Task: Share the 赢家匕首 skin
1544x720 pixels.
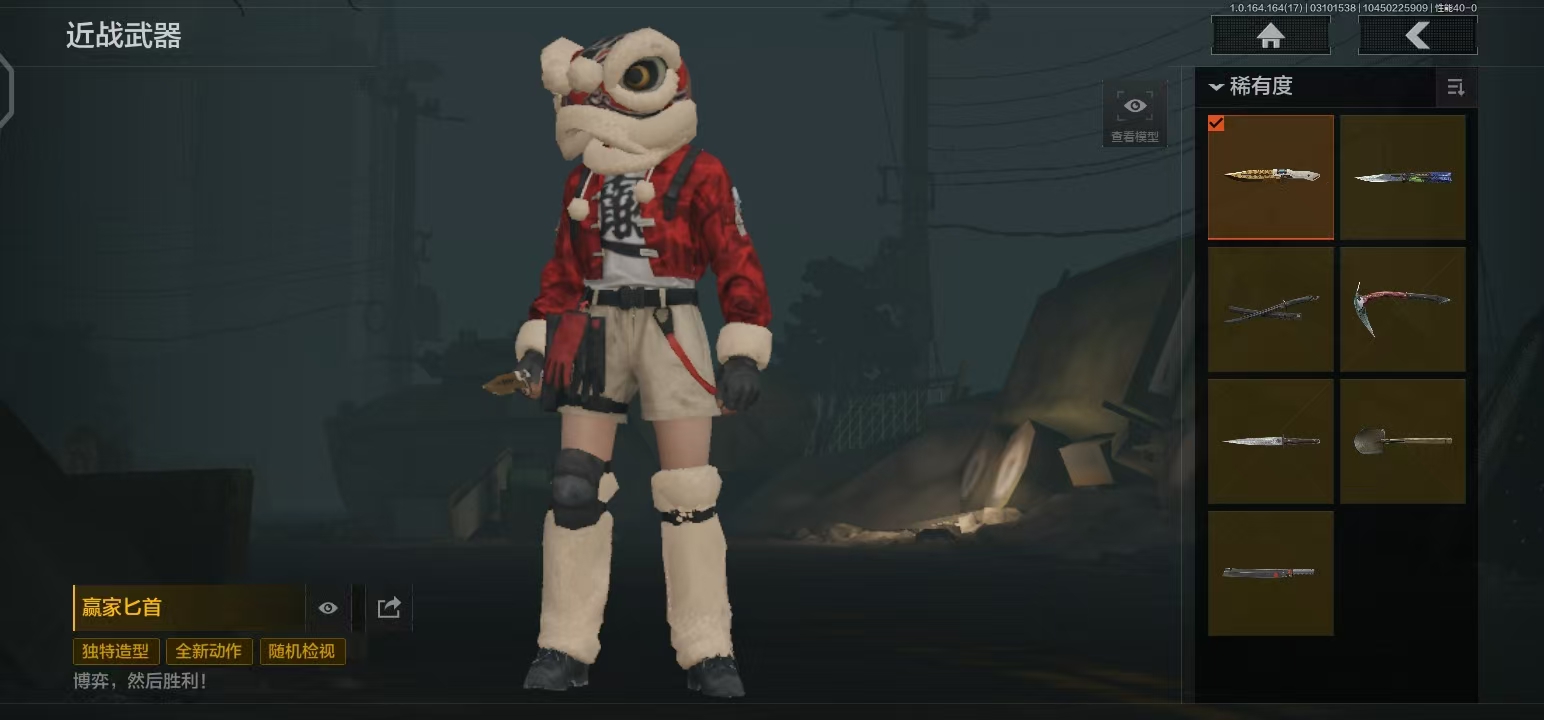Action: point(389,608)
